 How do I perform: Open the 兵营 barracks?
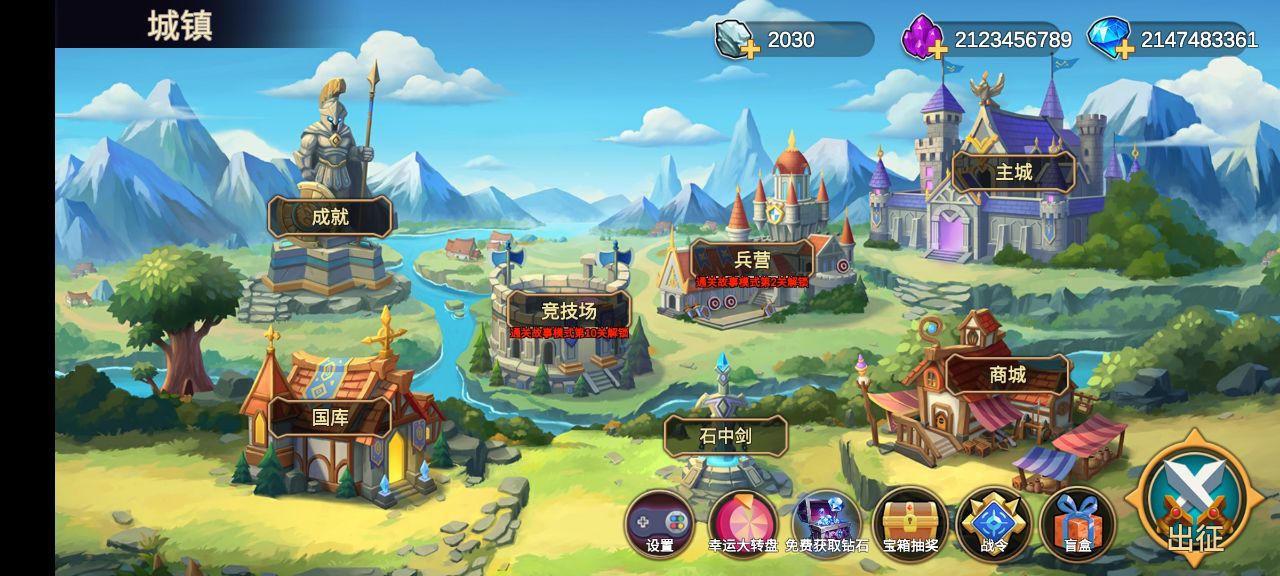click(752, 260)
